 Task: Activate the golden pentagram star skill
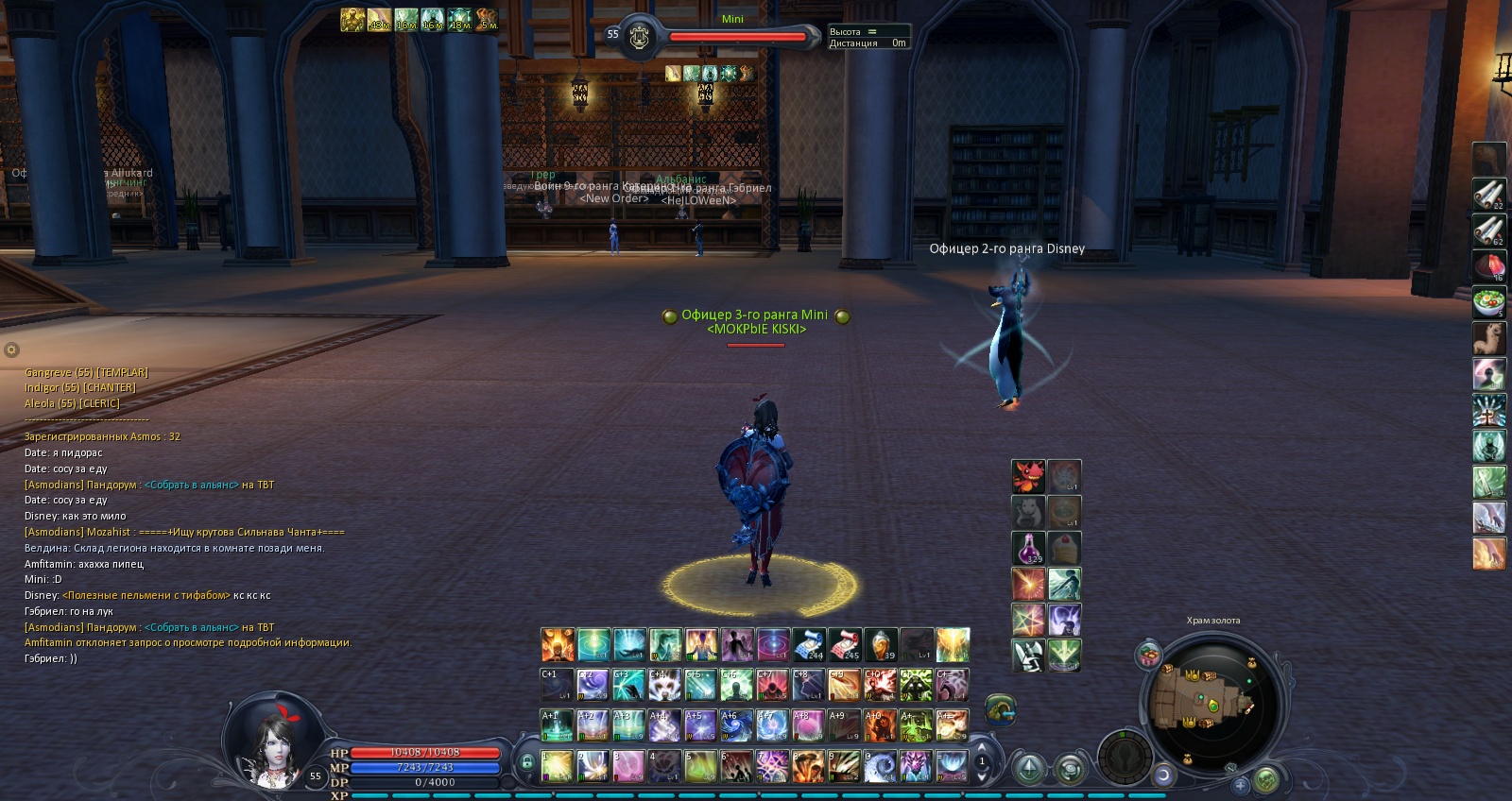pos(1028,621)
